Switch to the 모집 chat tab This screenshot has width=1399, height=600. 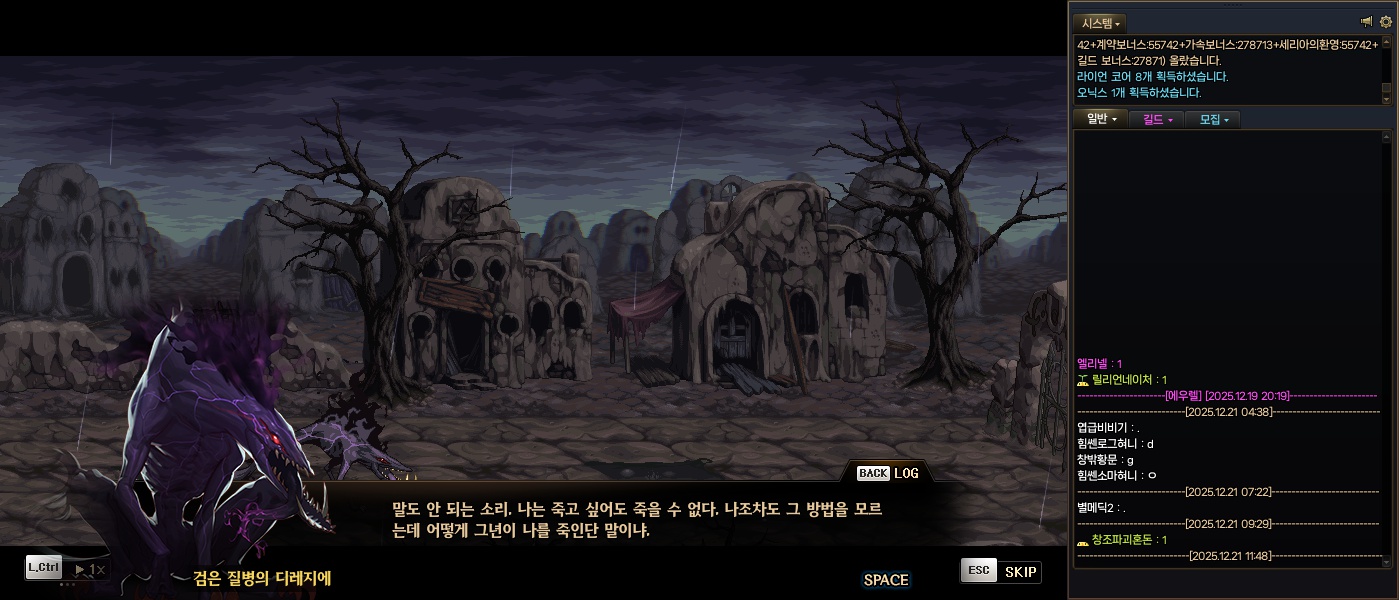coord(1213,120)
